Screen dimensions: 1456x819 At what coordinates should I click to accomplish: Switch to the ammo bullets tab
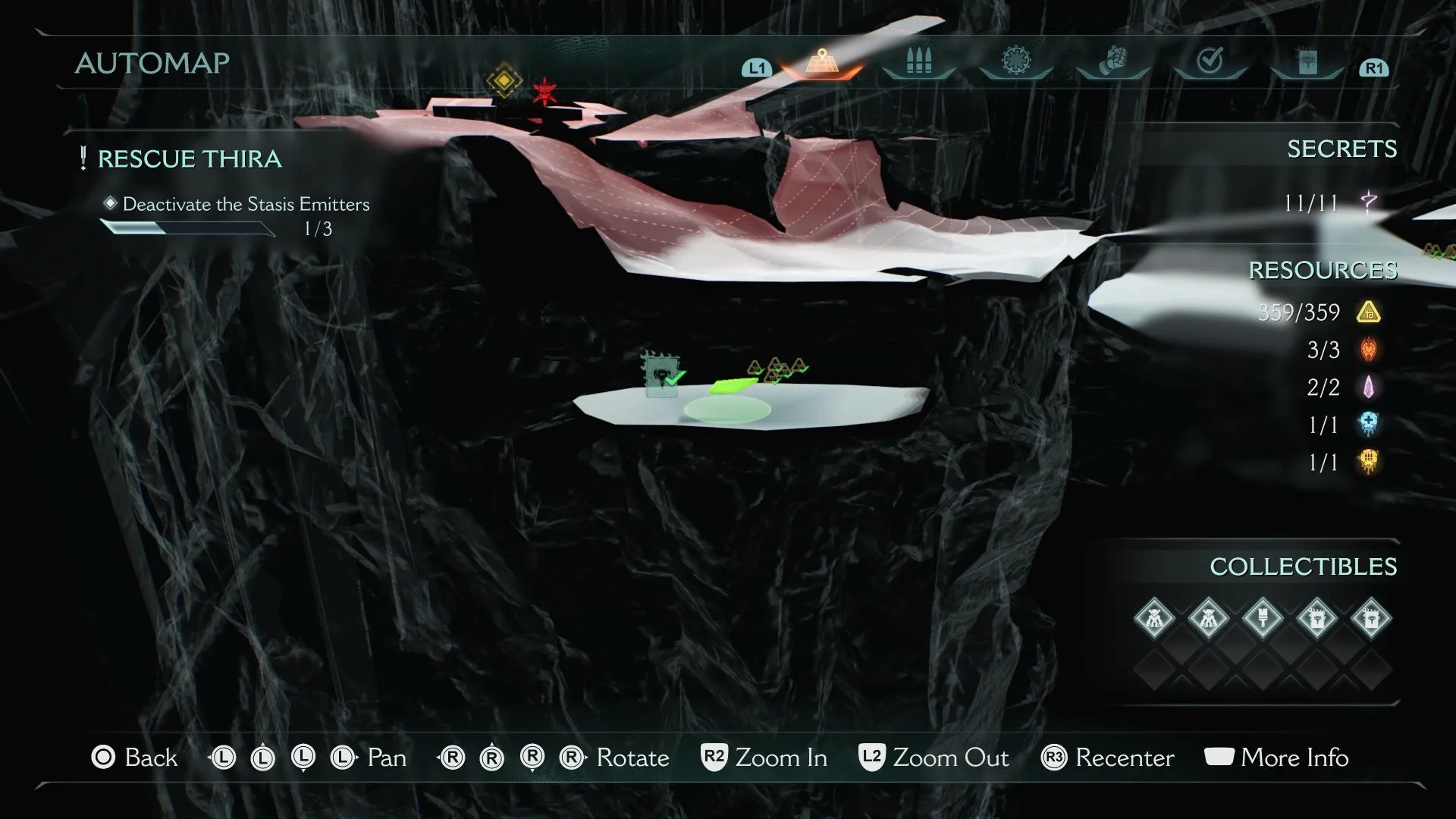click(x=918, y=61)
